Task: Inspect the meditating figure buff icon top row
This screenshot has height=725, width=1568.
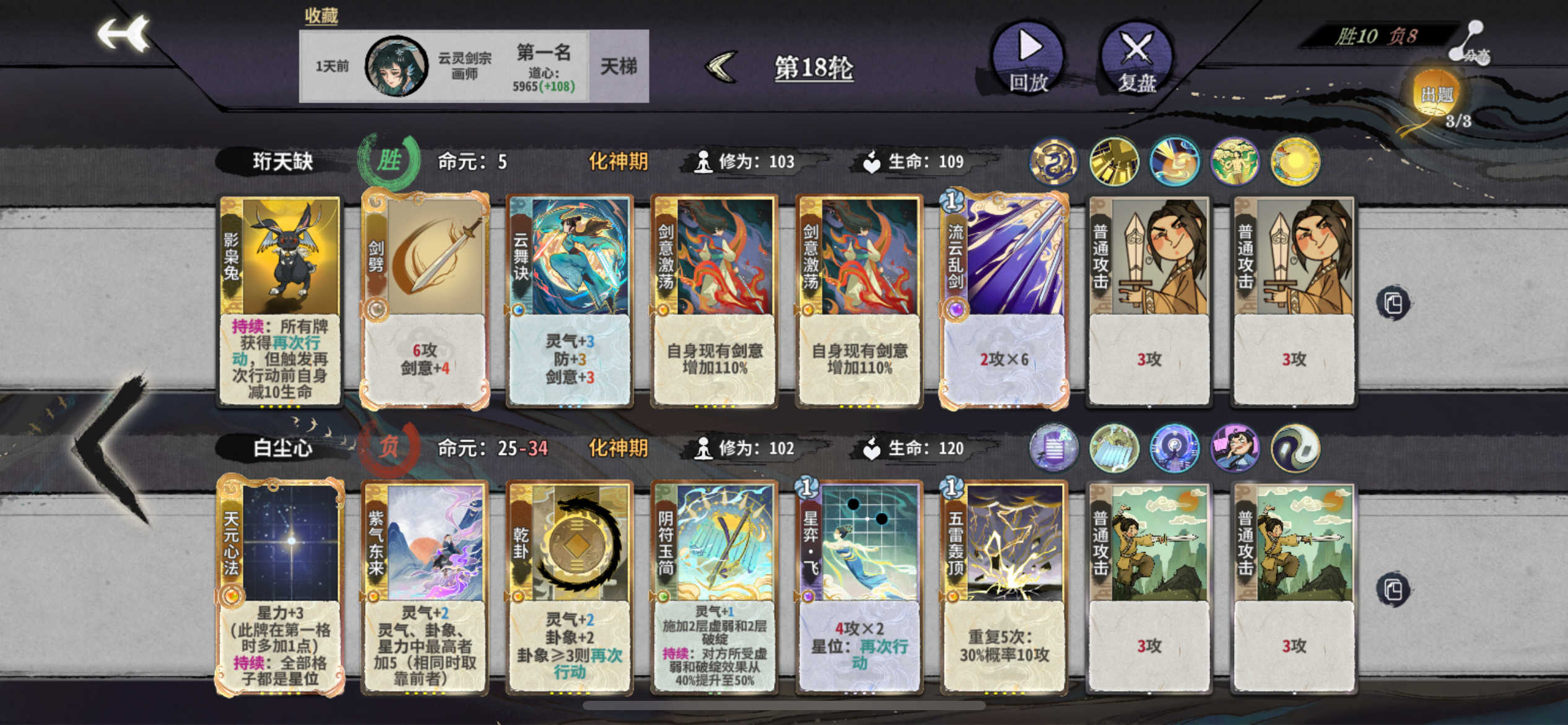Action: pyautogui.click(x=1234, y=161)
